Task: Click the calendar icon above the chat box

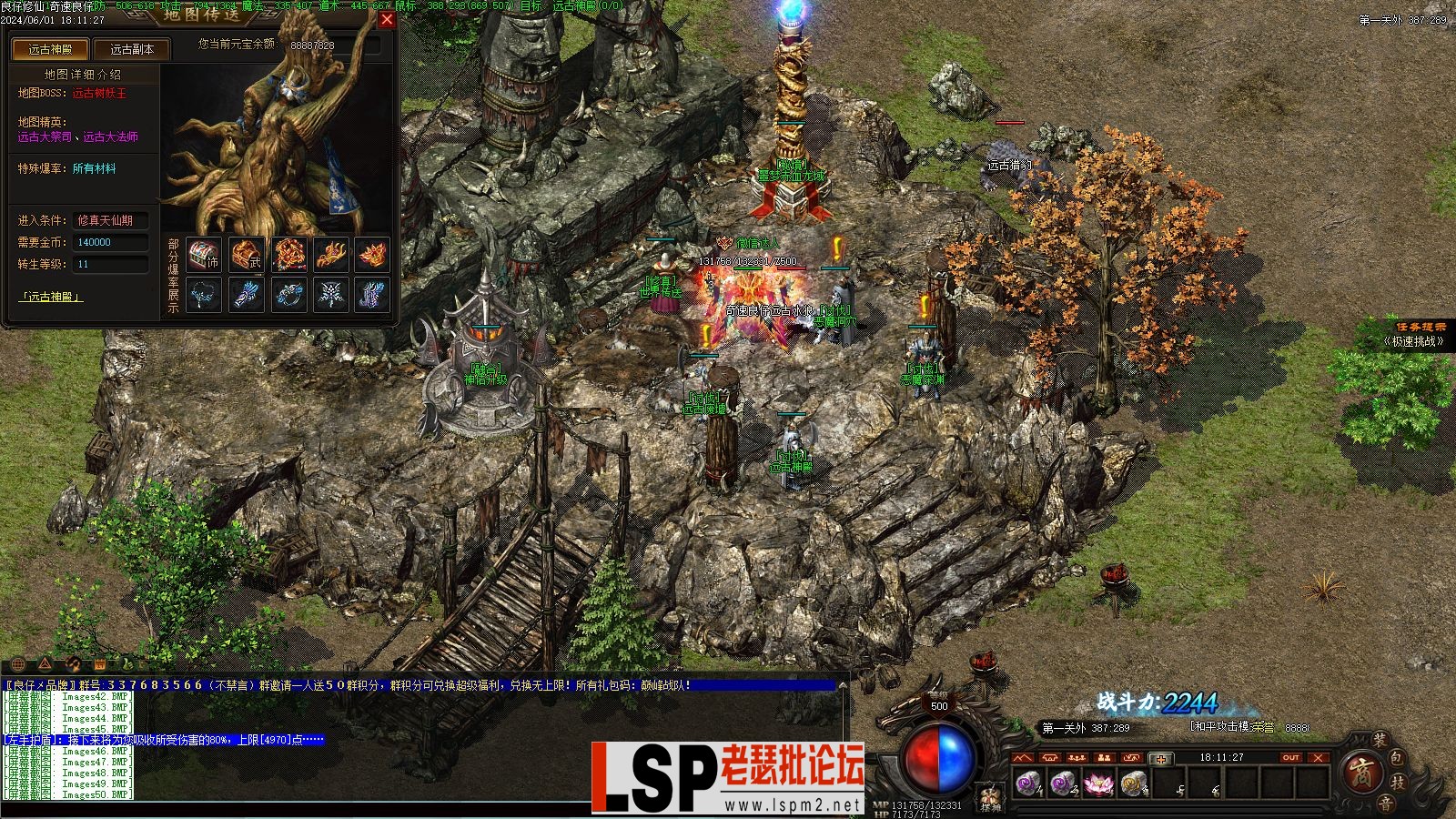Action: [100, 663]
